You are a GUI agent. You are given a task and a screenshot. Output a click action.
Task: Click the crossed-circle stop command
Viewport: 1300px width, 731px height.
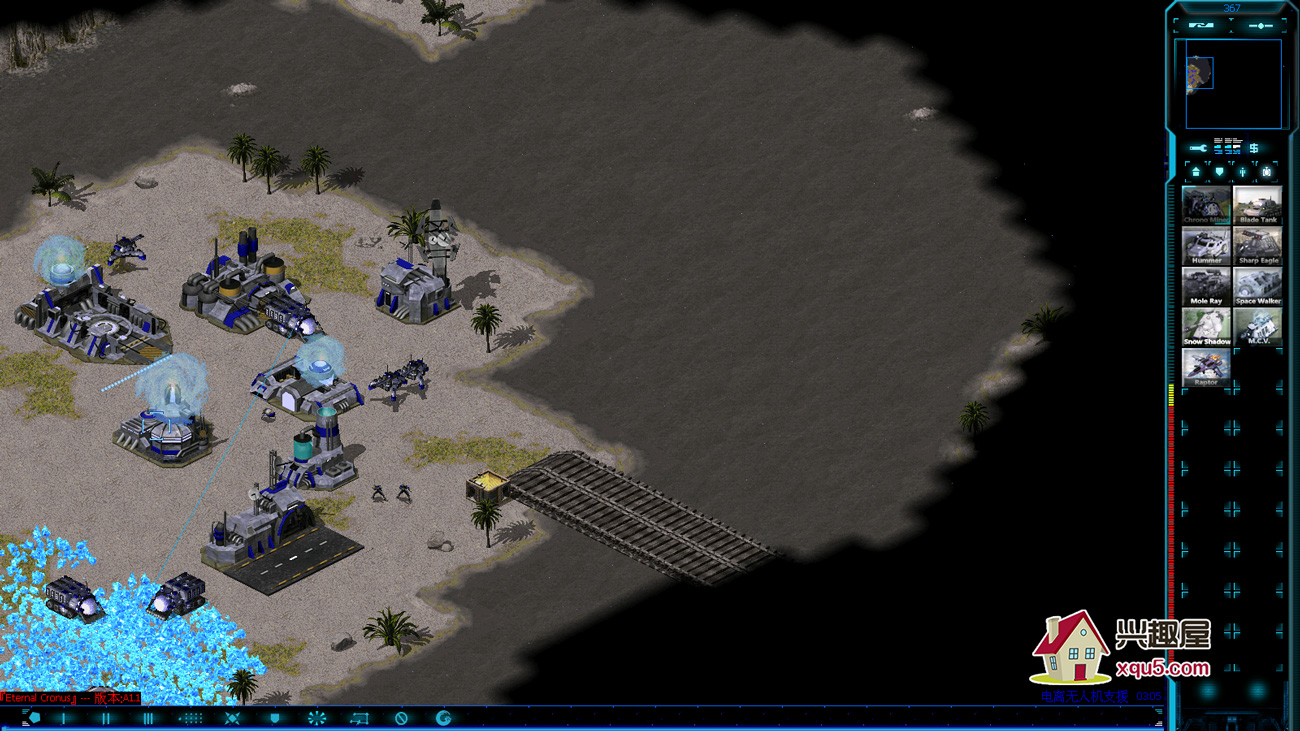coord(401,718)
